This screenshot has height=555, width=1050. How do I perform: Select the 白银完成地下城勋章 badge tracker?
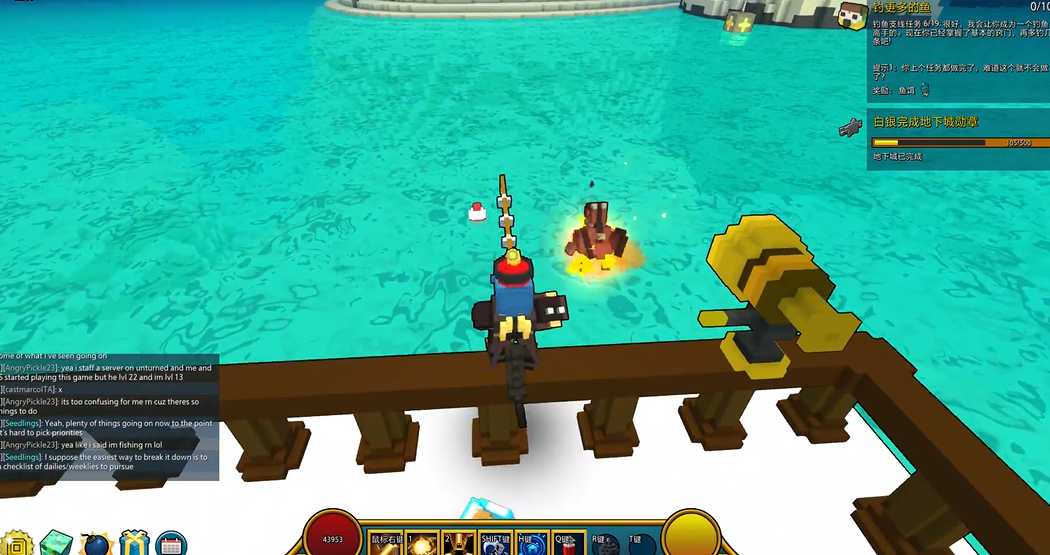[x=926, y=121]
